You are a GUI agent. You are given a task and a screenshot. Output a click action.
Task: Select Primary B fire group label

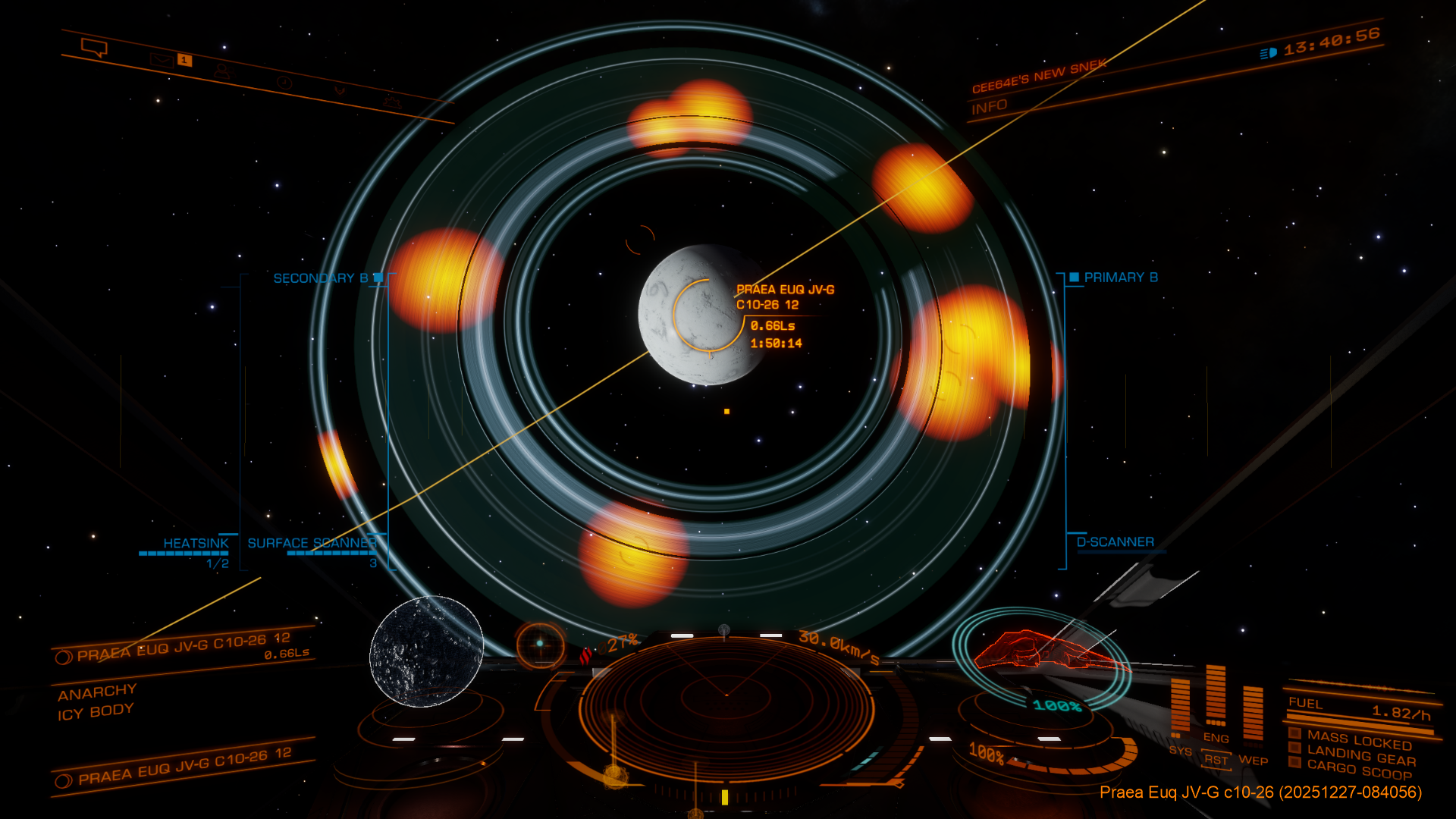(1120, 278)
